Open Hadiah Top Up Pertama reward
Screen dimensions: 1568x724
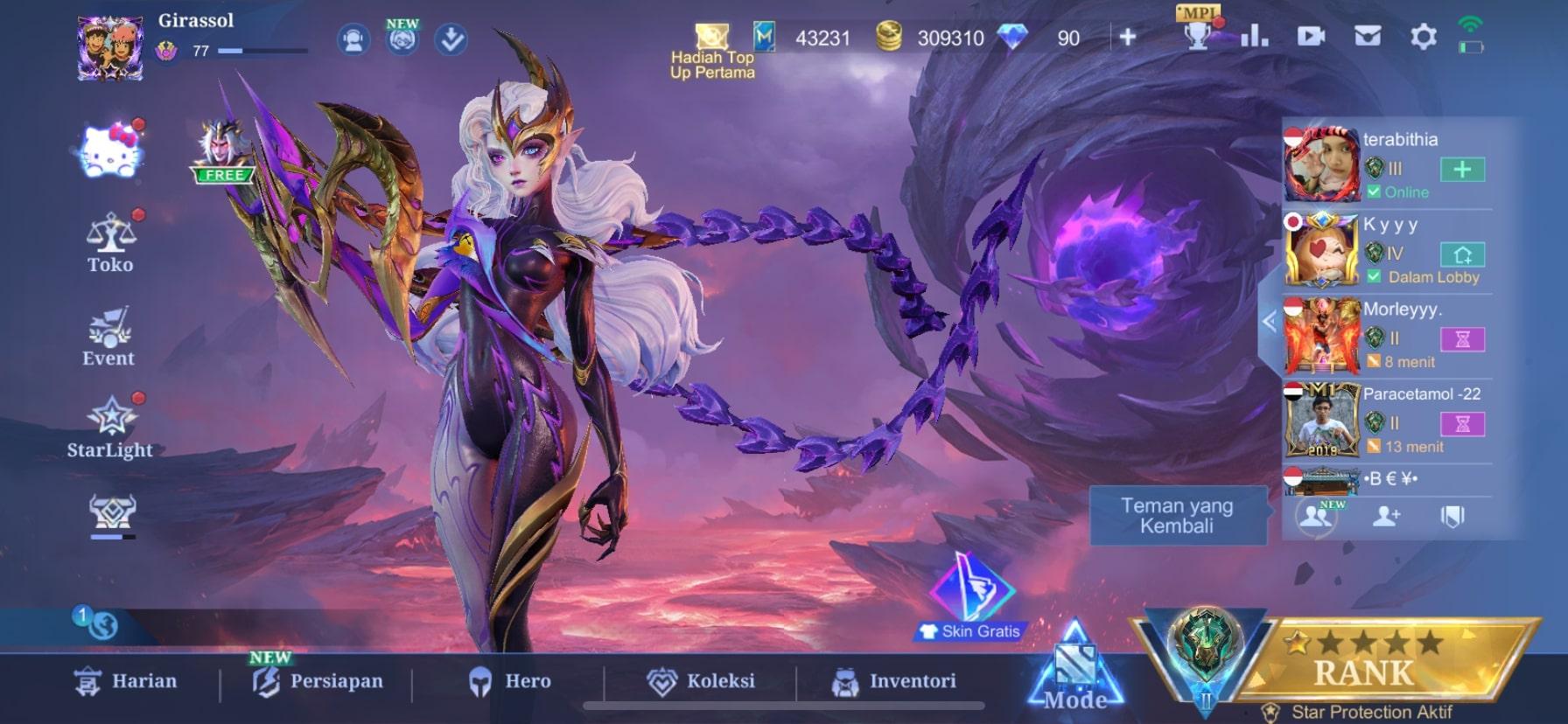712,52
